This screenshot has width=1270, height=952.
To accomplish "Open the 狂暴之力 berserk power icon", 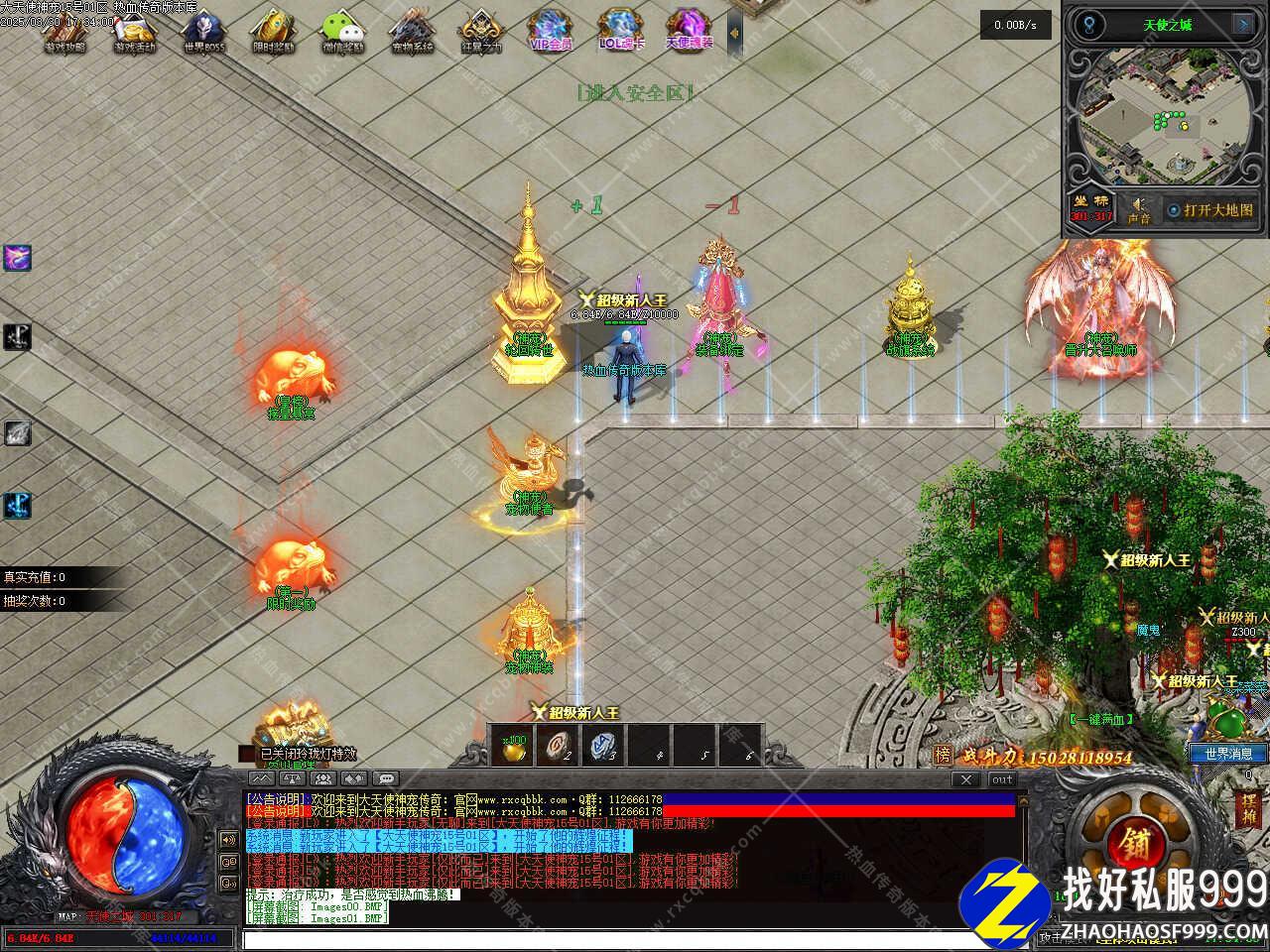I will pyautogui.click(x=480, y=31).
